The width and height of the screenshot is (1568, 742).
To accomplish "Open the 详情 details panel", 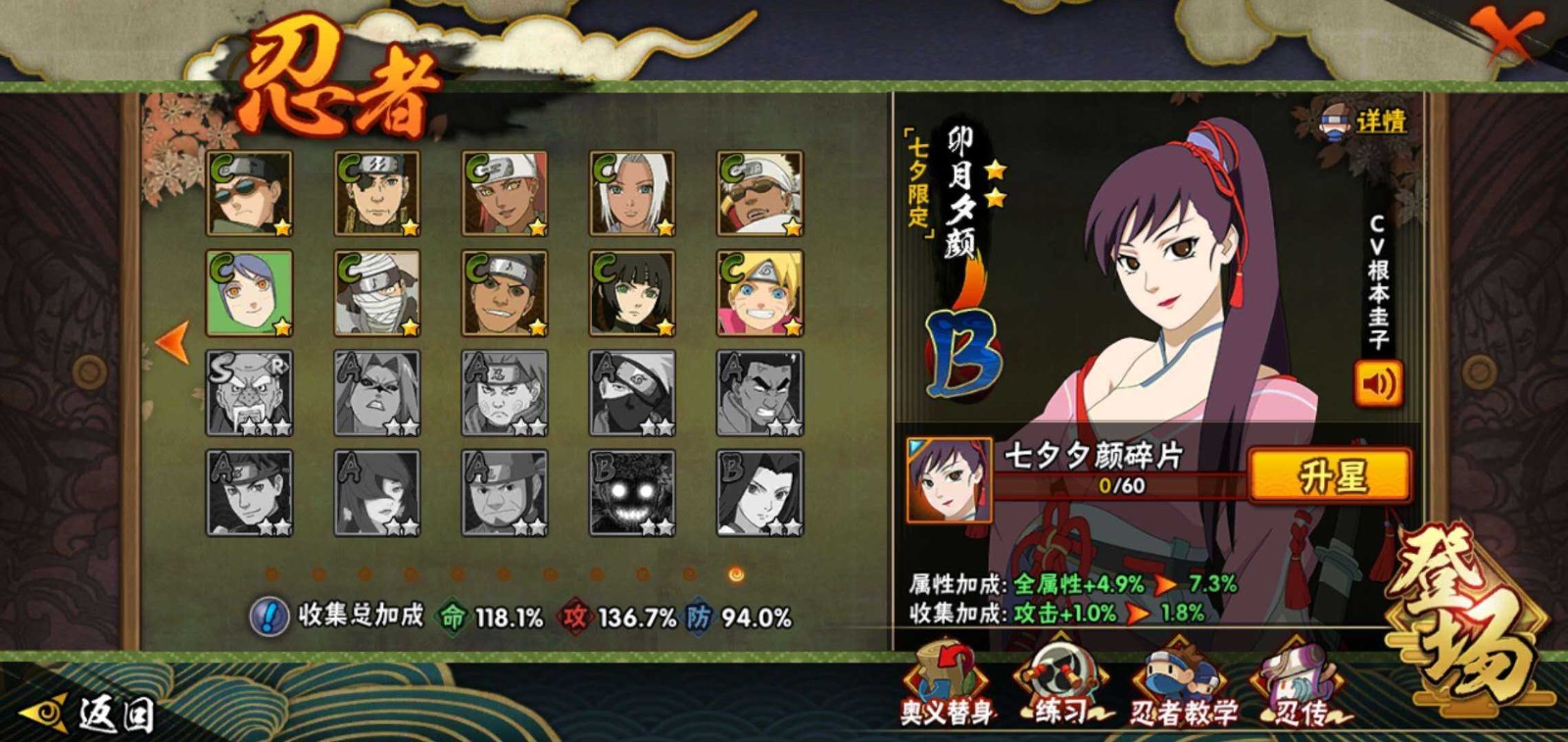I will point(1366,122).
